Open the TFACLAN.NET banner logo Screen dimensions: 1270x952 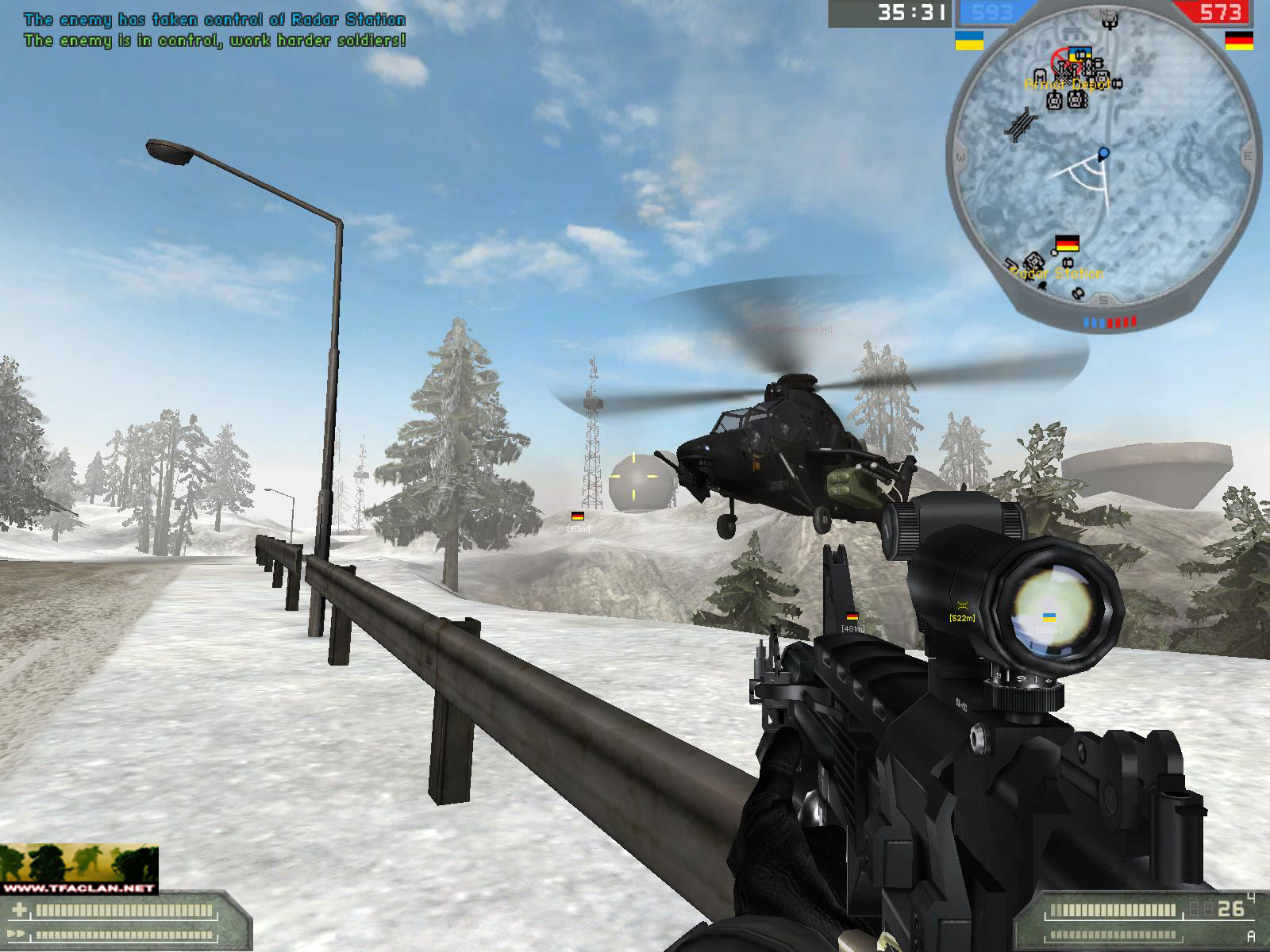(x=79, y=869)
